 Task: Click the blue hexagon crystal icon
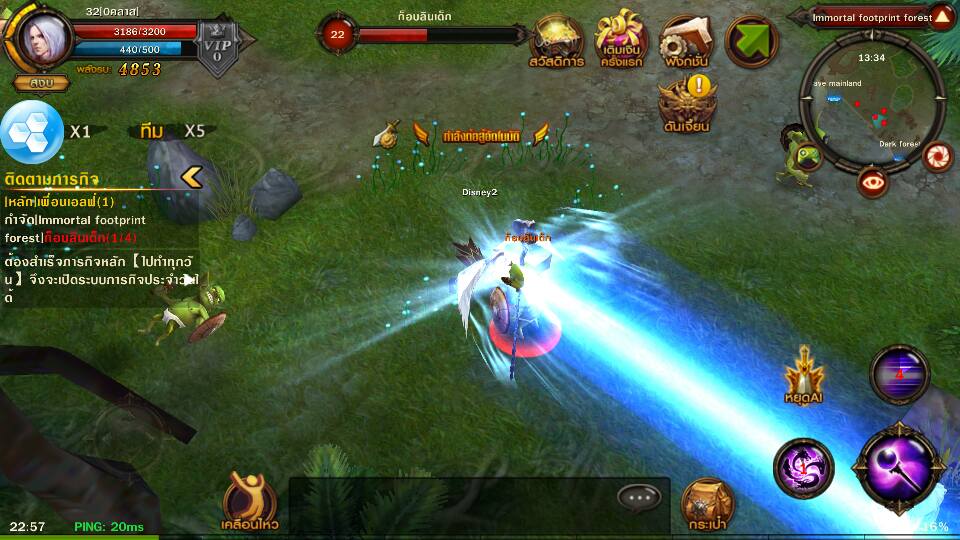[x=31, y=132]
